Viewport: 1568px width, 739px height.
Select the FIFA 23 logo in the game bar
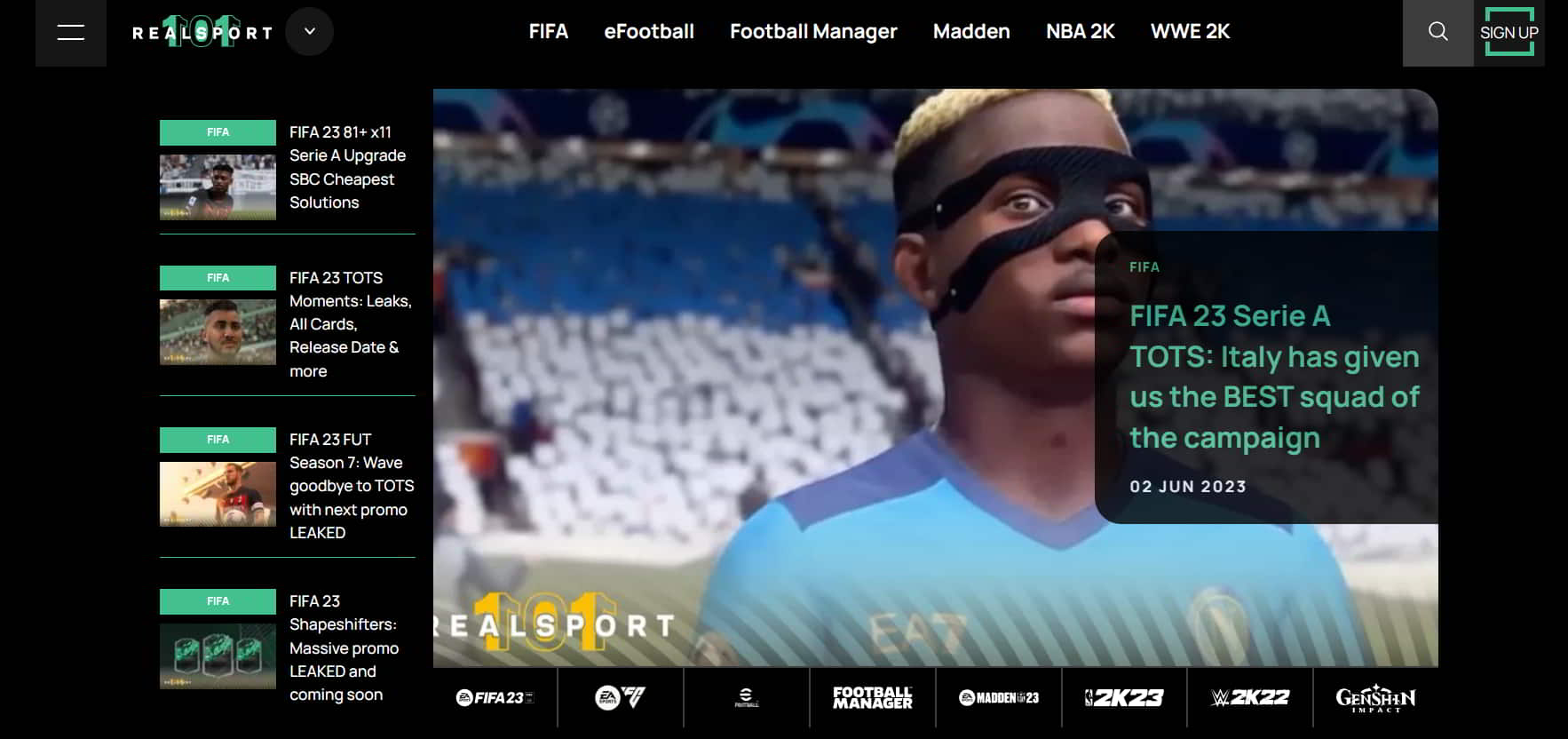495,698
